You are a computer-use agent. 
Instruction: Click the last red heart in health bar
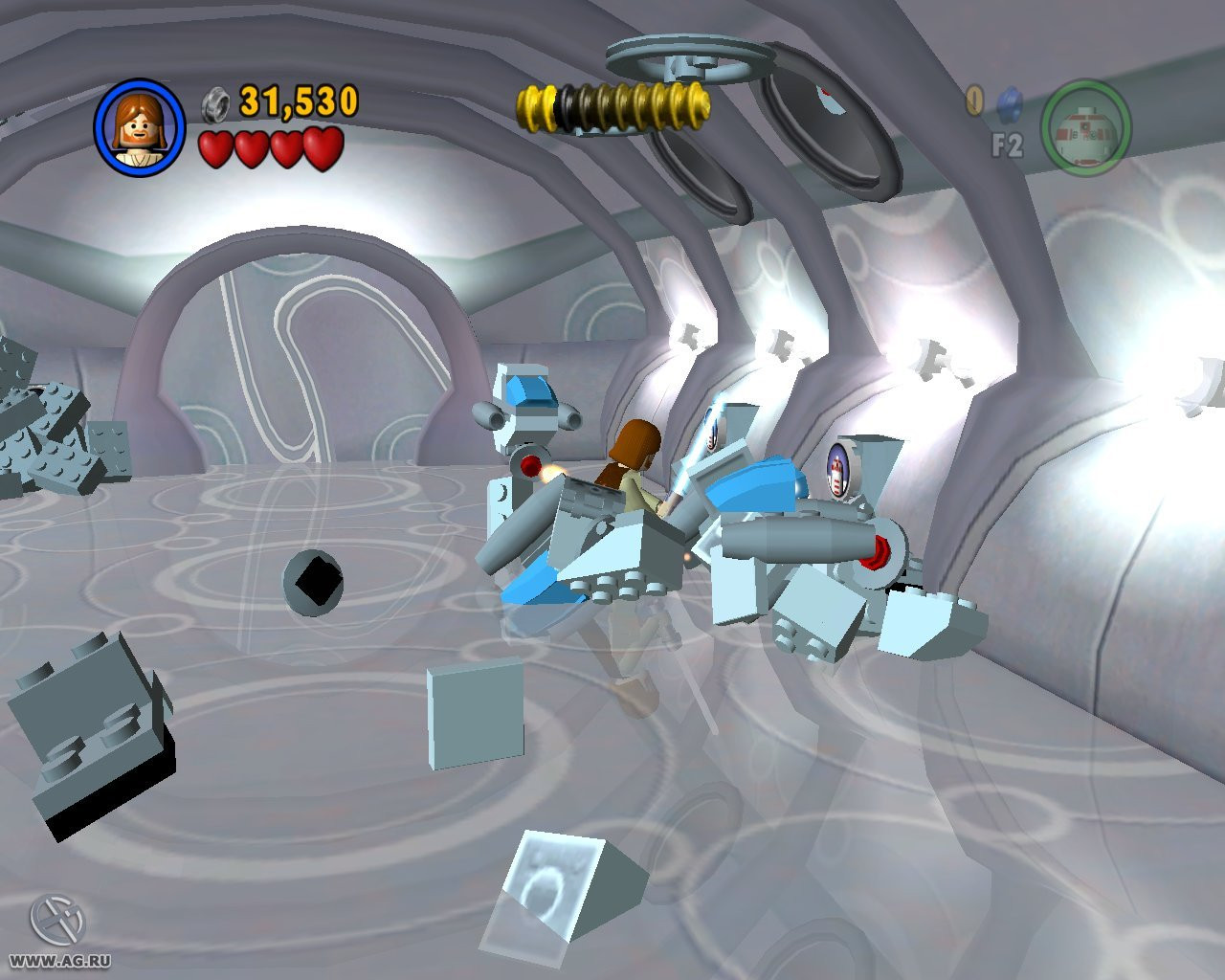tap(324, 149)
